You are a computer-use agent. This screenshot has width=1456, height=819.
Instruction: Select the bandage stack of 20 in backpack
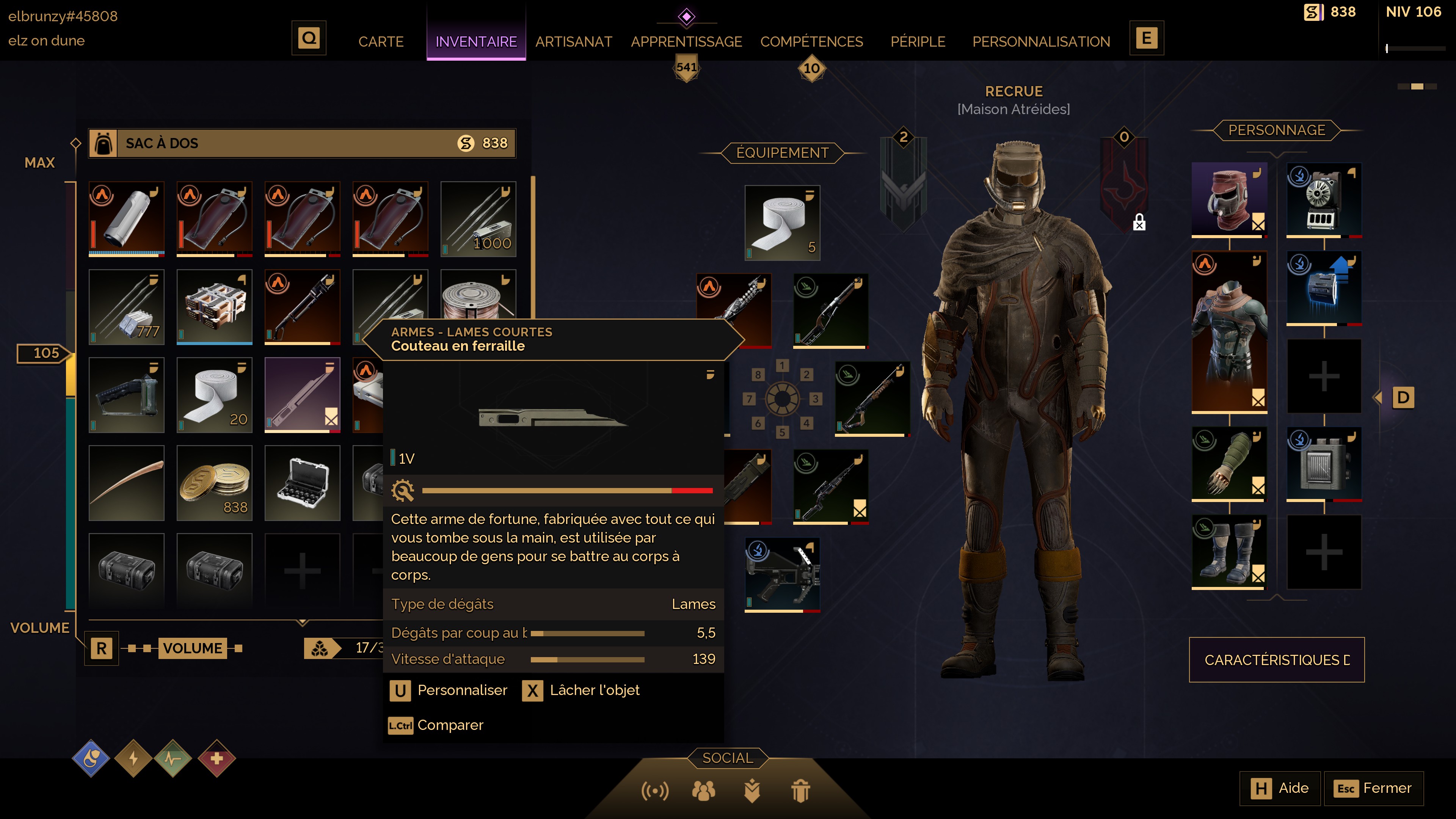pos(214,394)
